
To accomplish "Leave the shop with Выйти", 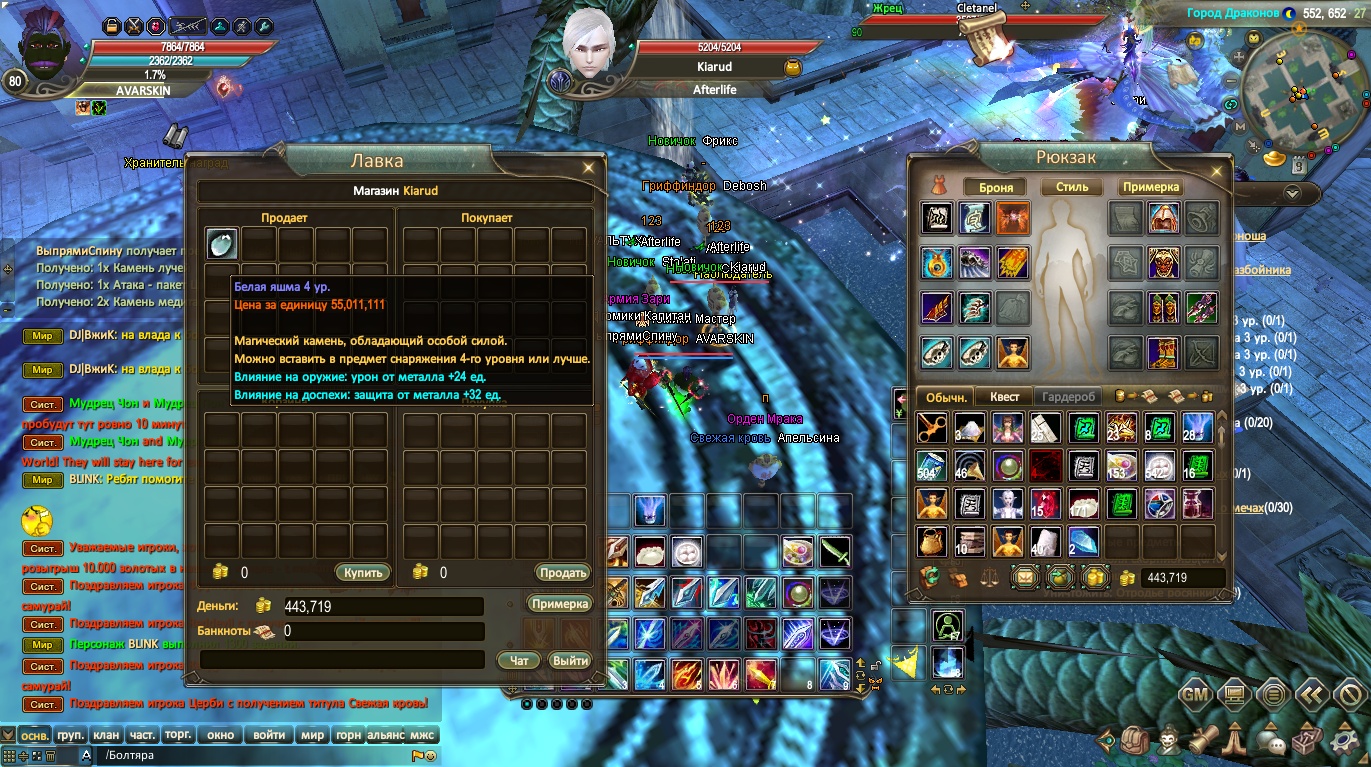I will click(570, 660).
